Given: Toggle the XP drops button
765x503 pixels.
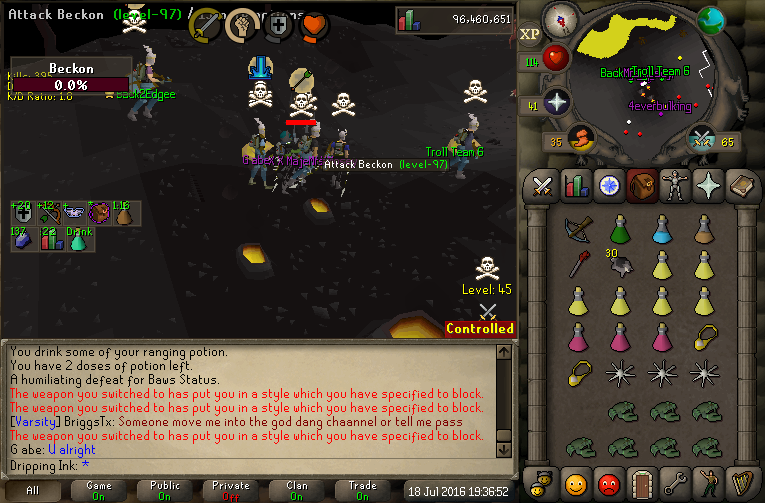Looking at the screenshot, I should click(530, 34).
